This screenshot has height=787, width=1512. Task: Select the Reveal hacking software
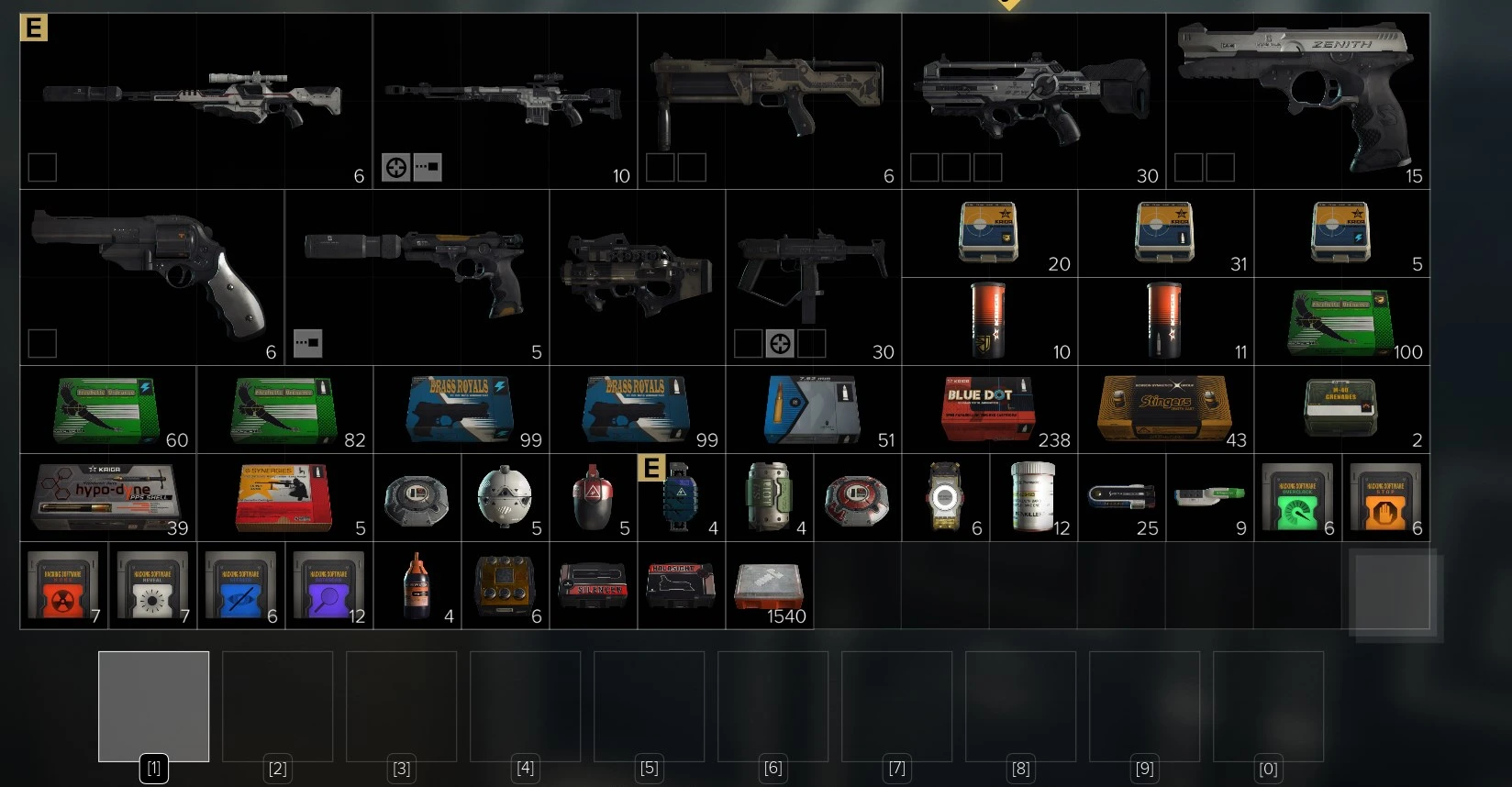152,585
